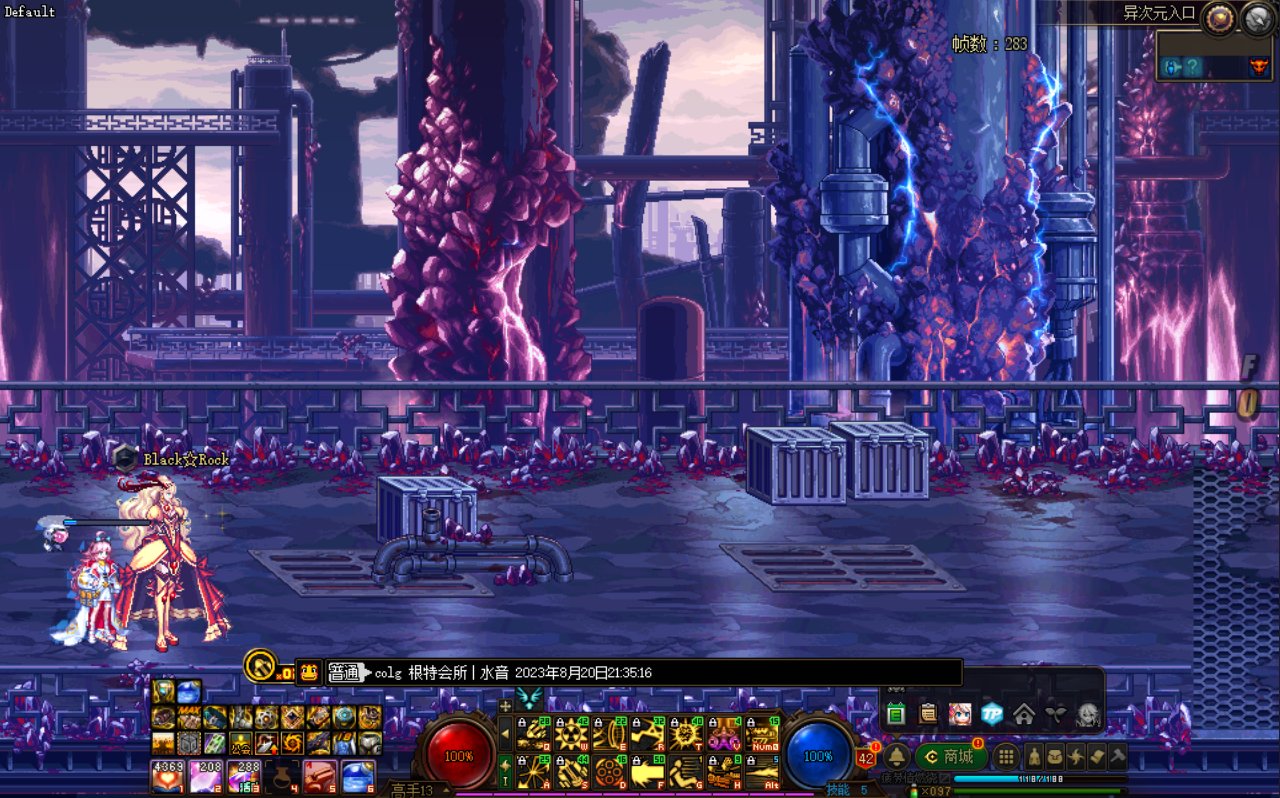Open the clipboard quest list icon
The image size is (1280, 798).
point(928,714)
